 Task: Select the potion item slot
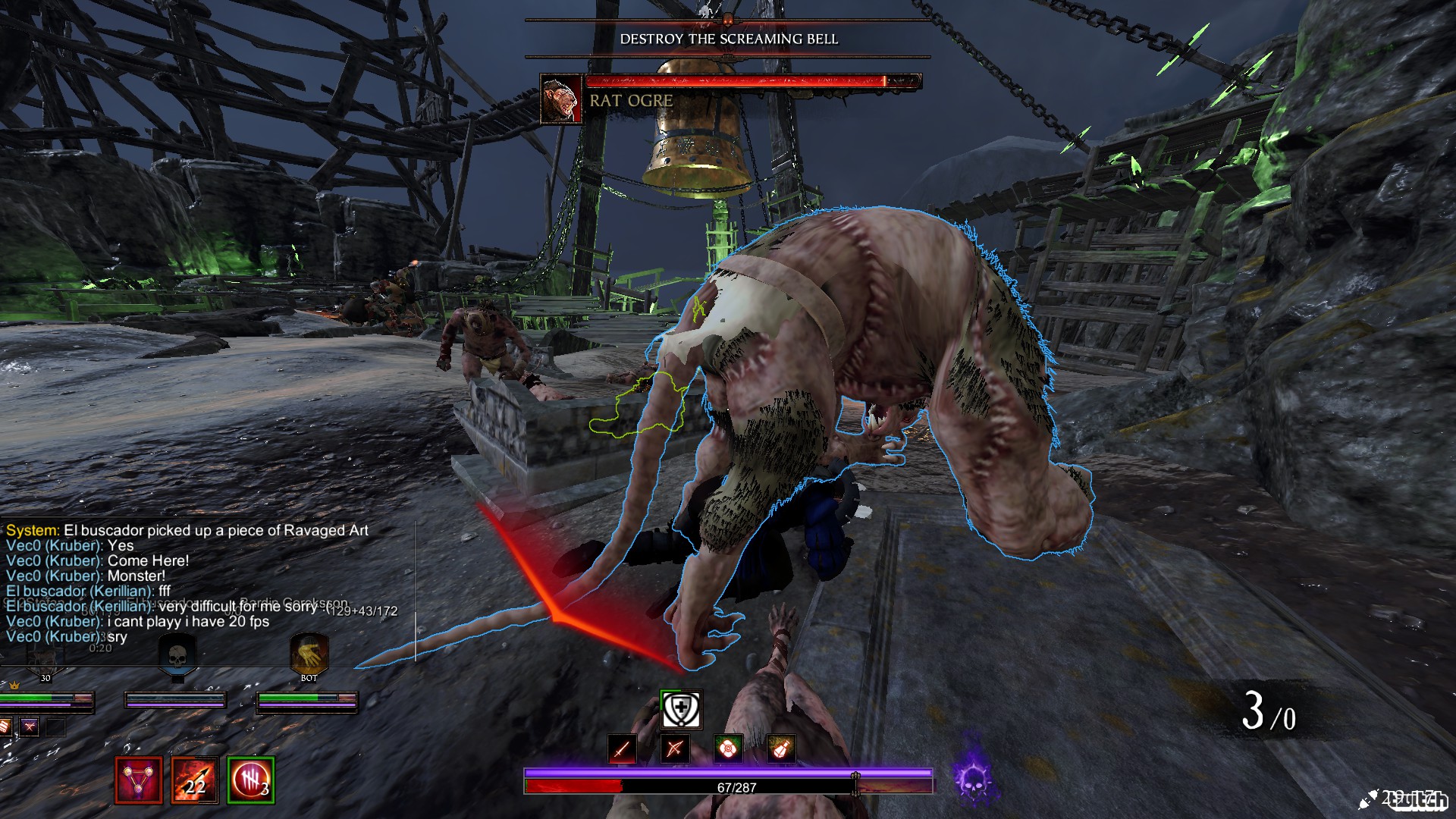781,749
